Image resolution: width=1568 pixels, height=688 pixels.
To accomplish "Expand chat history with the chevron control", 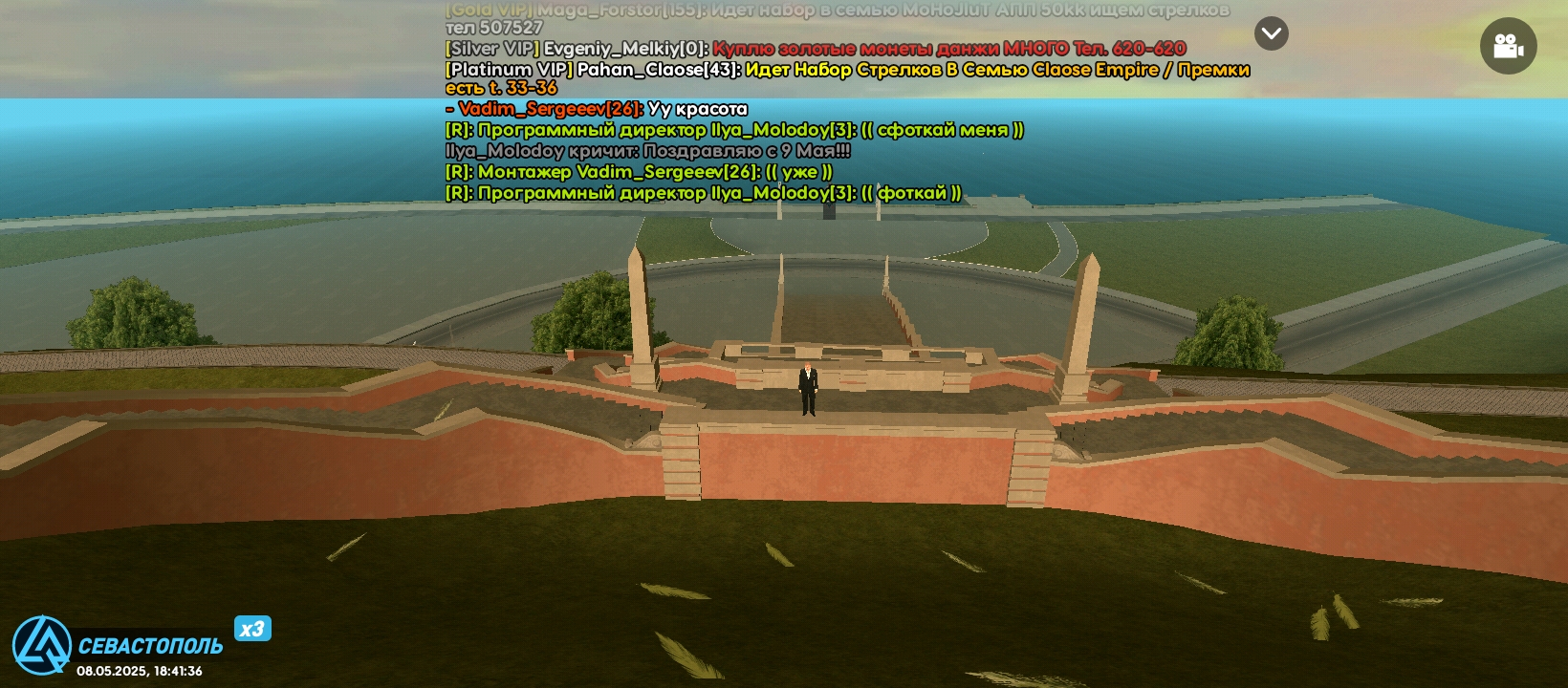I will 1271,32.
